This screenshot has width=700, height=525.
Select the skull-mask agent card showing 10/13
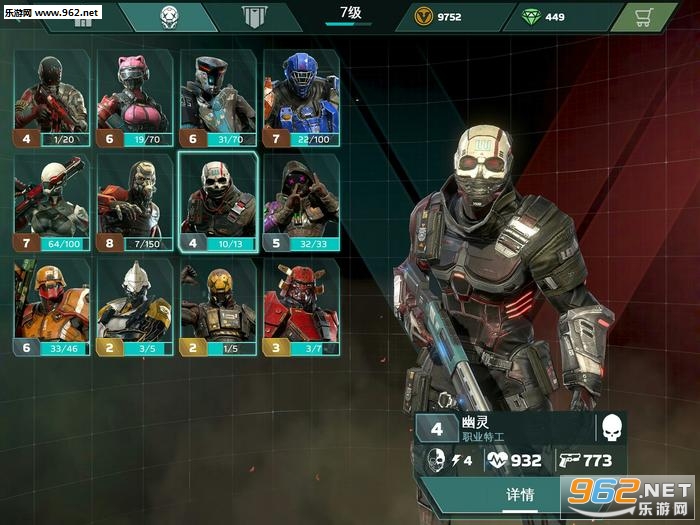[x=218, y=202]
